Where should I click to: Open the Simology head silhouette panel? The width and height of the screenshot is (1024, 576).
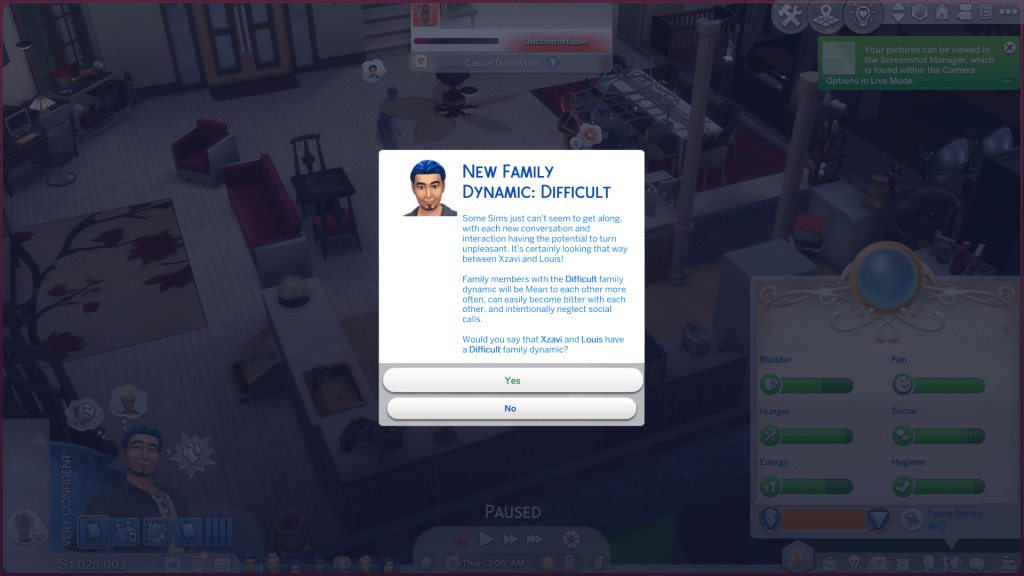click(928, 563)
